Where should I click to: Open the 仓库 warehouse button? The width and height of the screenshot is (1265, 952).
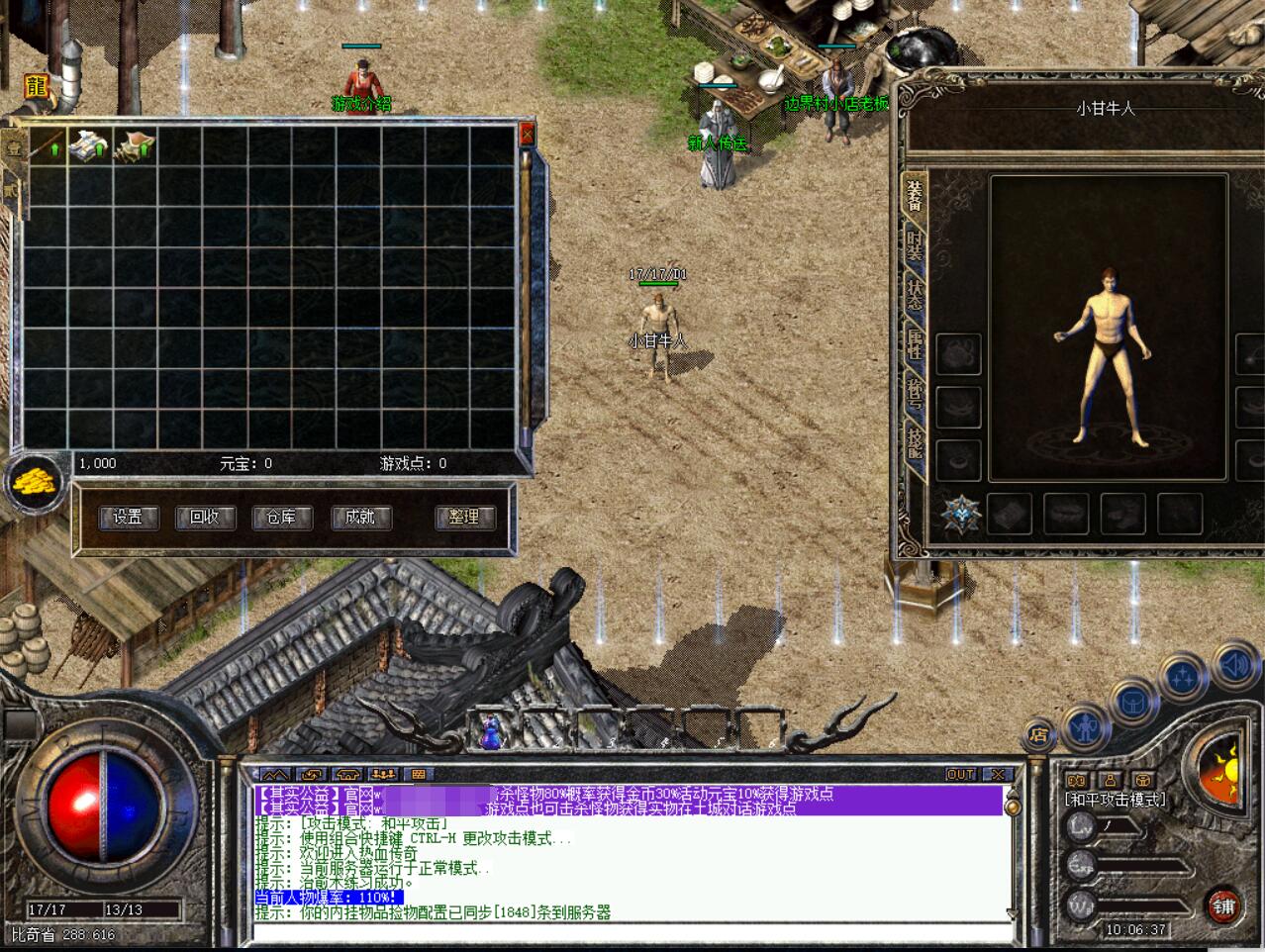coord(282,517)
